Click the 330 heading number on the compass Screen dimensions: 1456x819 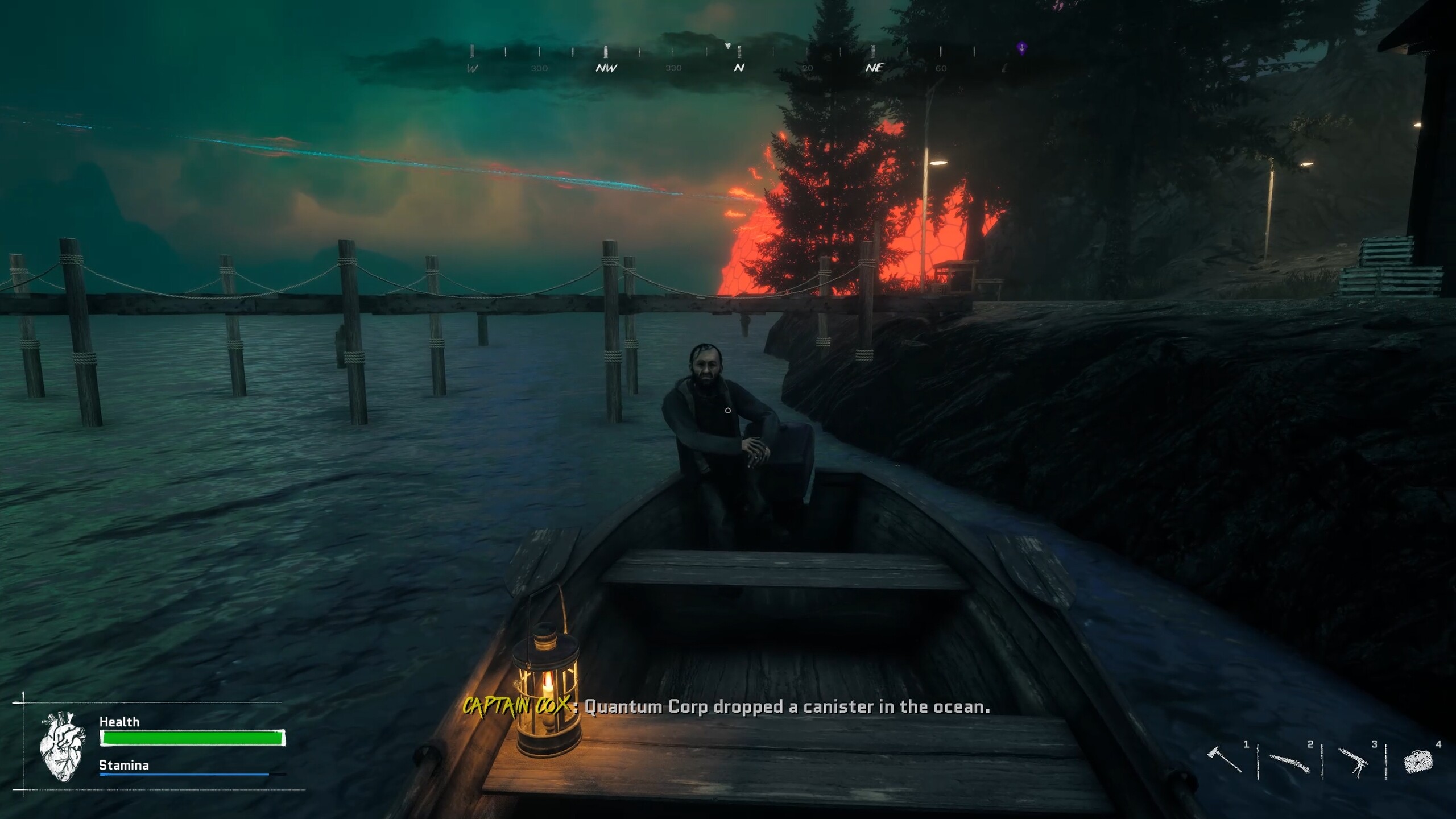(x=674, y=68)
